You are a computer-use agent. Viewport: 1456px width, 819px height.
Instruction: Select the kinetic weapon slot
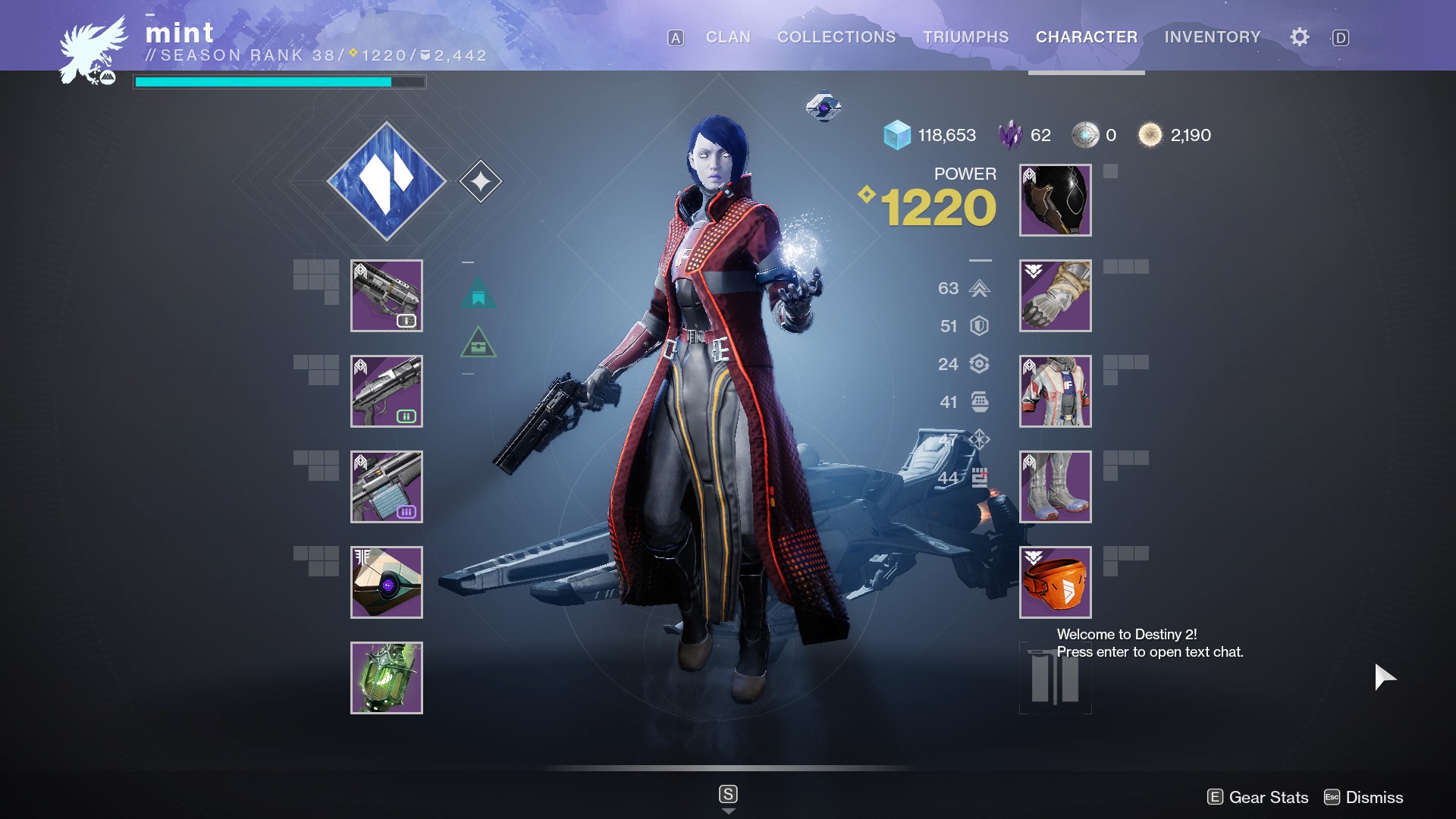pyautogui.click(x=387, y=296)
